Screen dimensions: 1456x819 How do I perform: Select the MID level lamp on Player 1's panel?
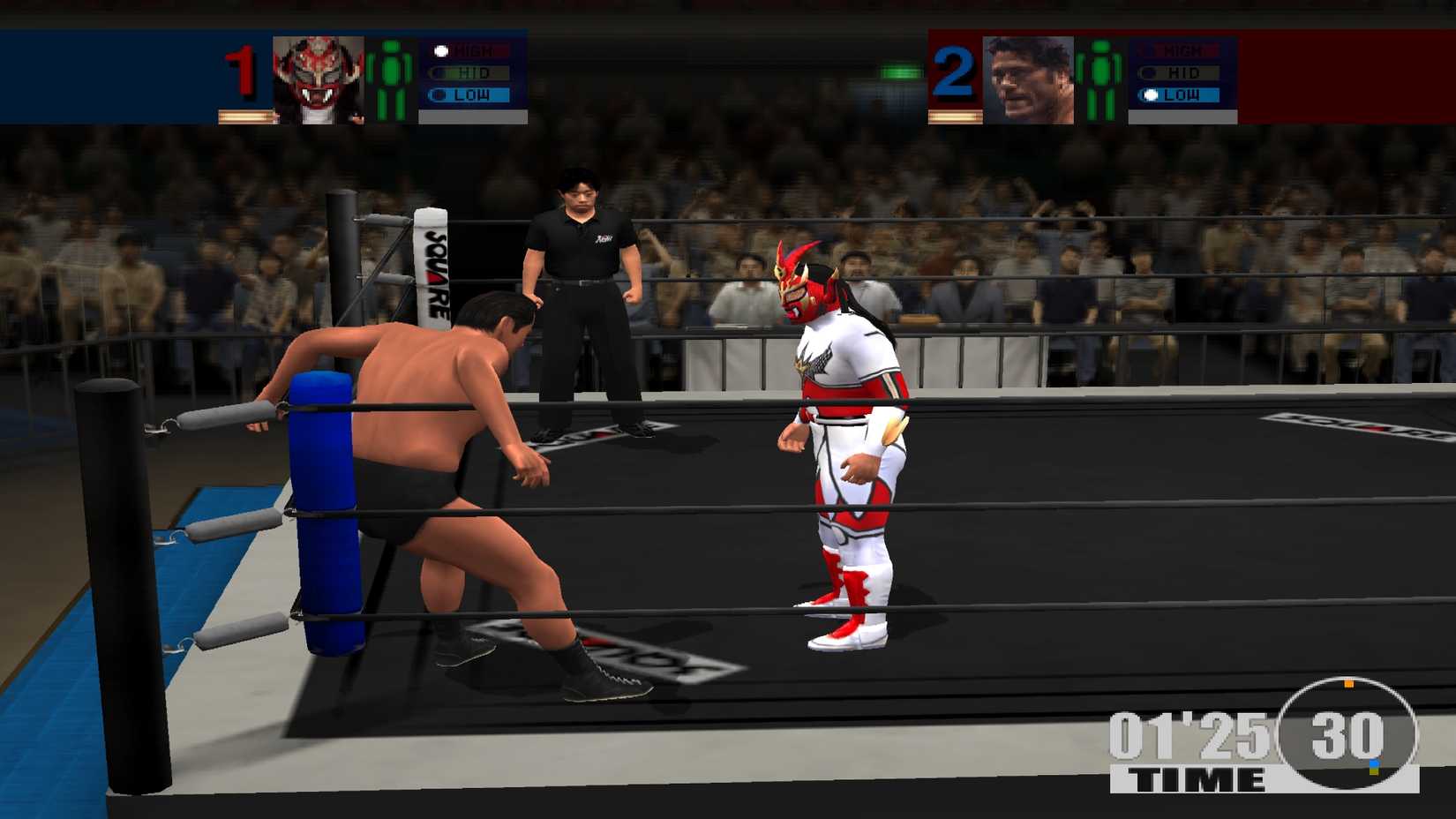472,72
